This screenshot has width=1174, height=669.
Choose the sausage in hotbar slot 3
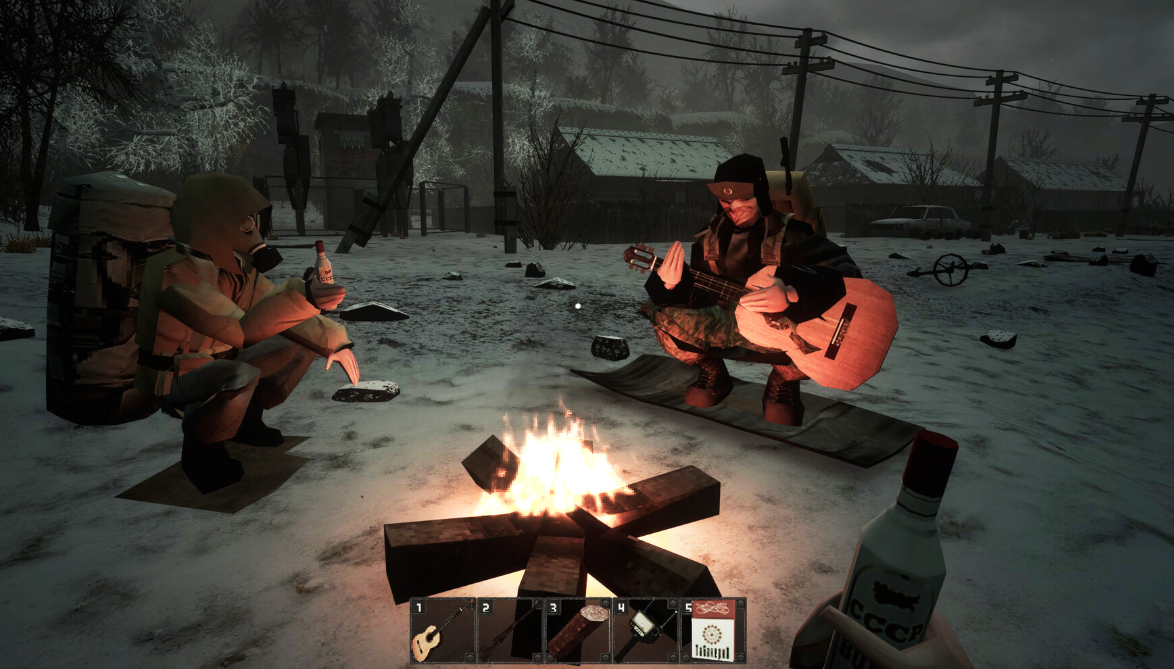point(577,630)
